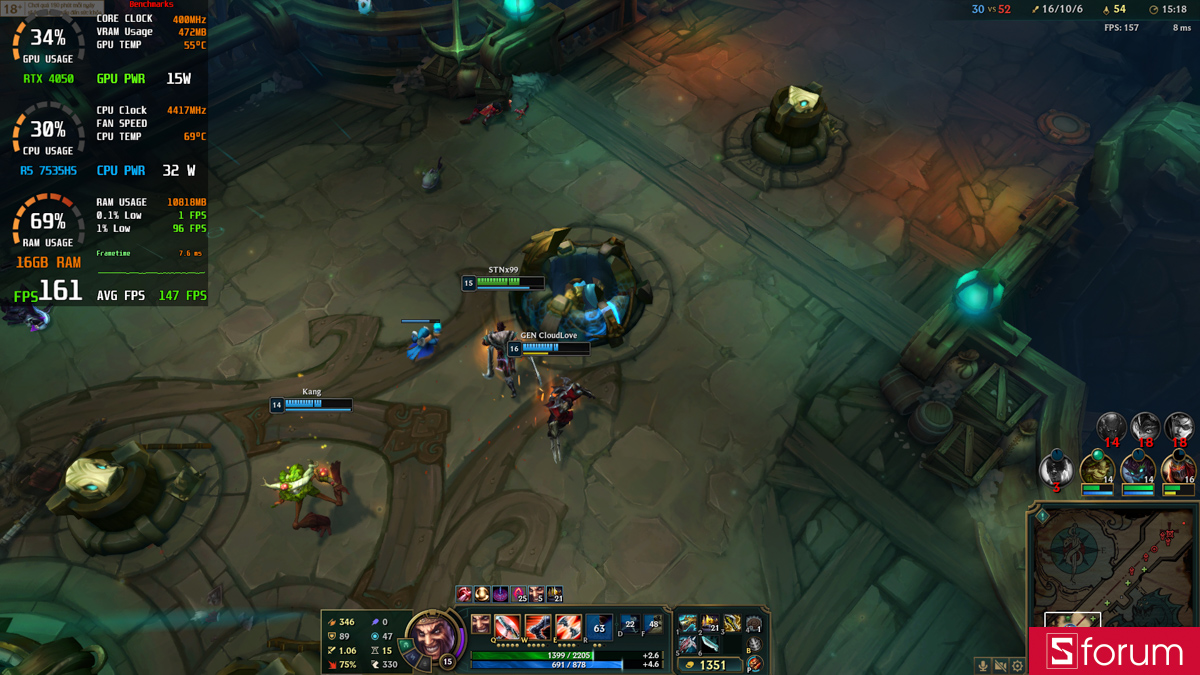Click Darius's champion portrait
This screenshot has height=675, width=1200.
(436, 637)
